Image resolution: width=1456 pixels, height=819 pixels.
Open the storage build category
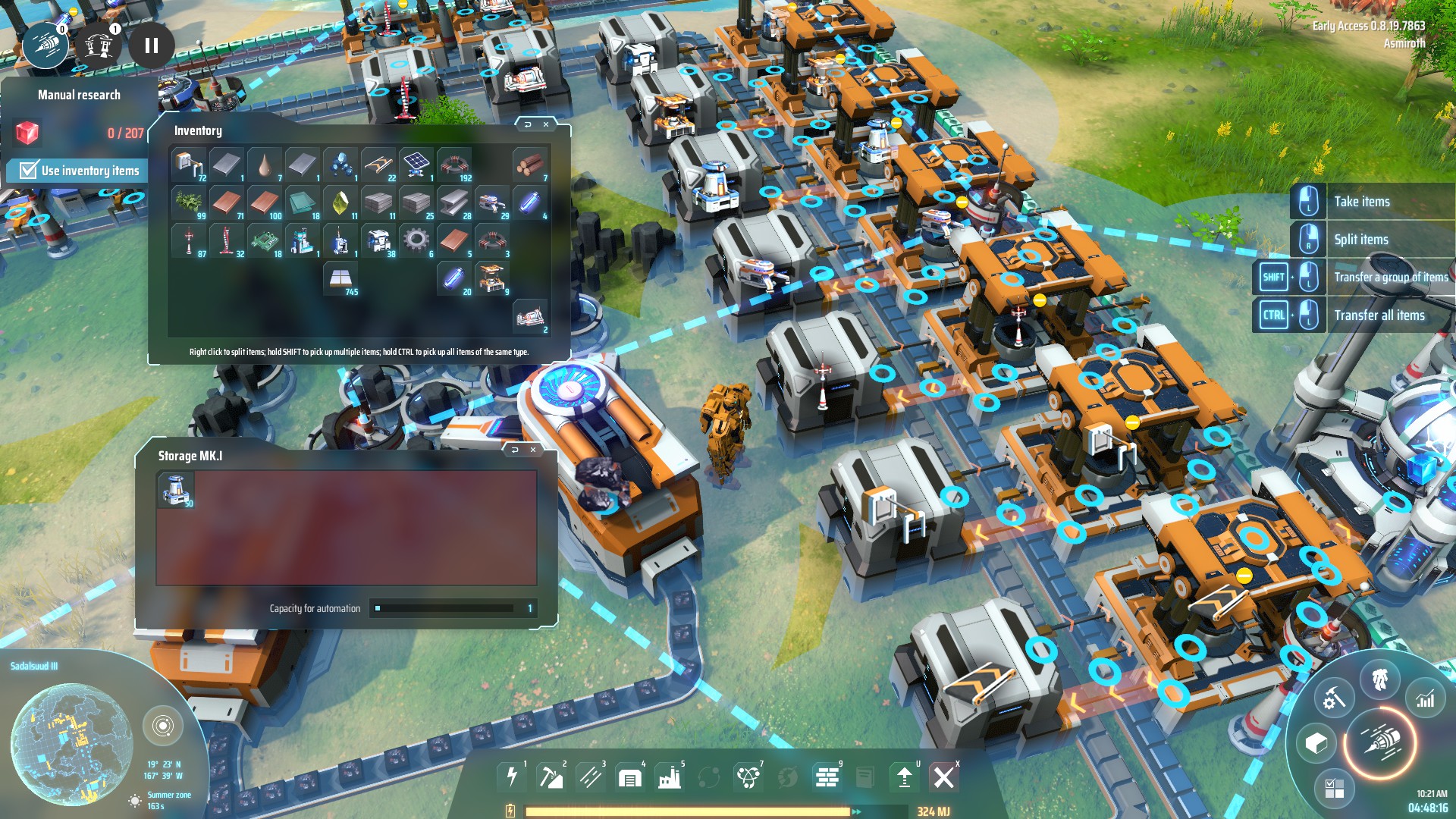(x=629, y=777)
